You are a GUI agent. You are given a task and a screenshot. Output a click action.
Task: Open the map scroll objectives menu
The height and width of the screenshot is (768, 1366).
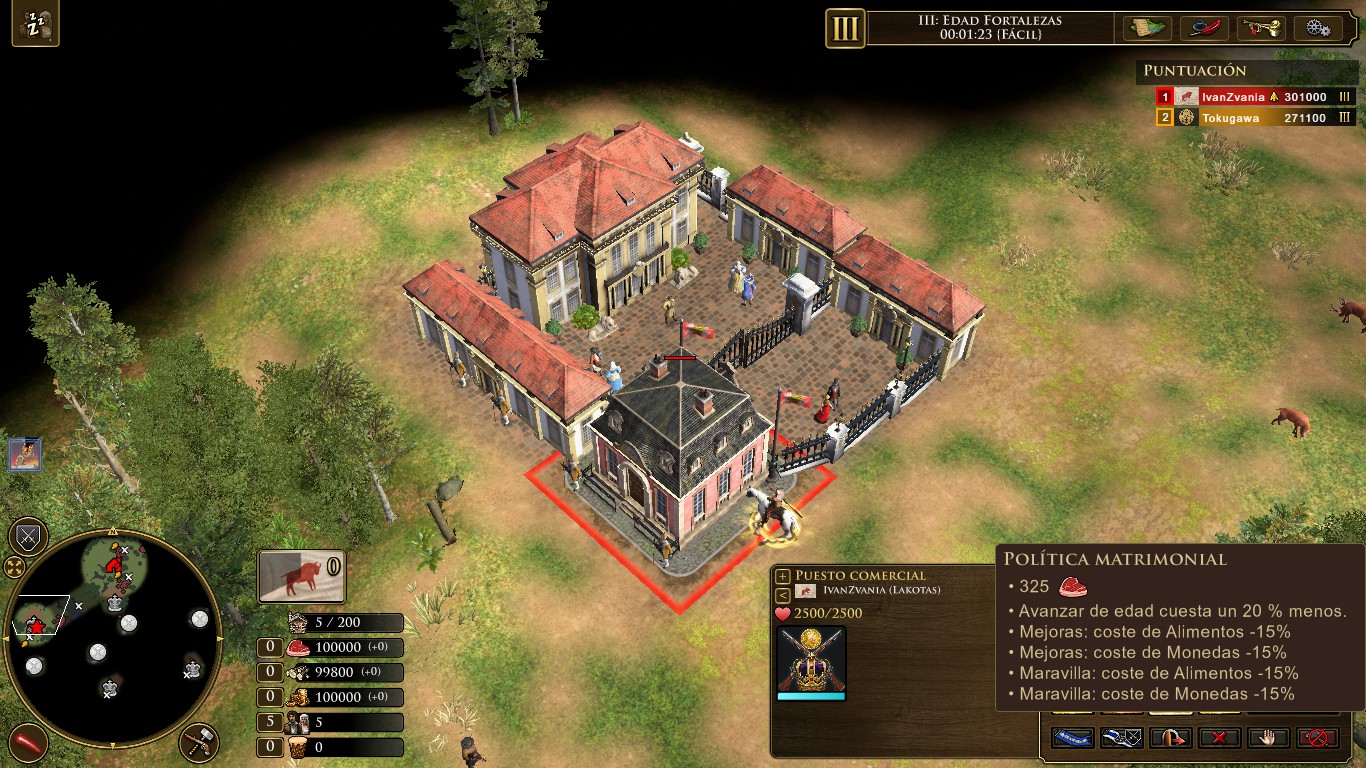[x=1148, y=28]
